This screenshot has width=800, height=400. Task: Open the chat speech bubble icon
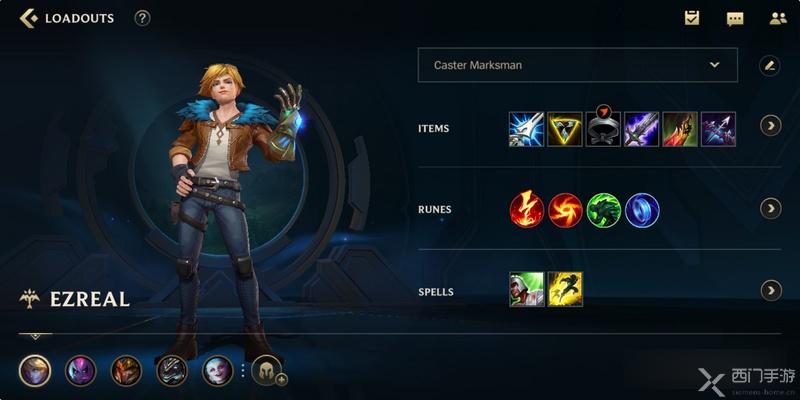[735, 18]
